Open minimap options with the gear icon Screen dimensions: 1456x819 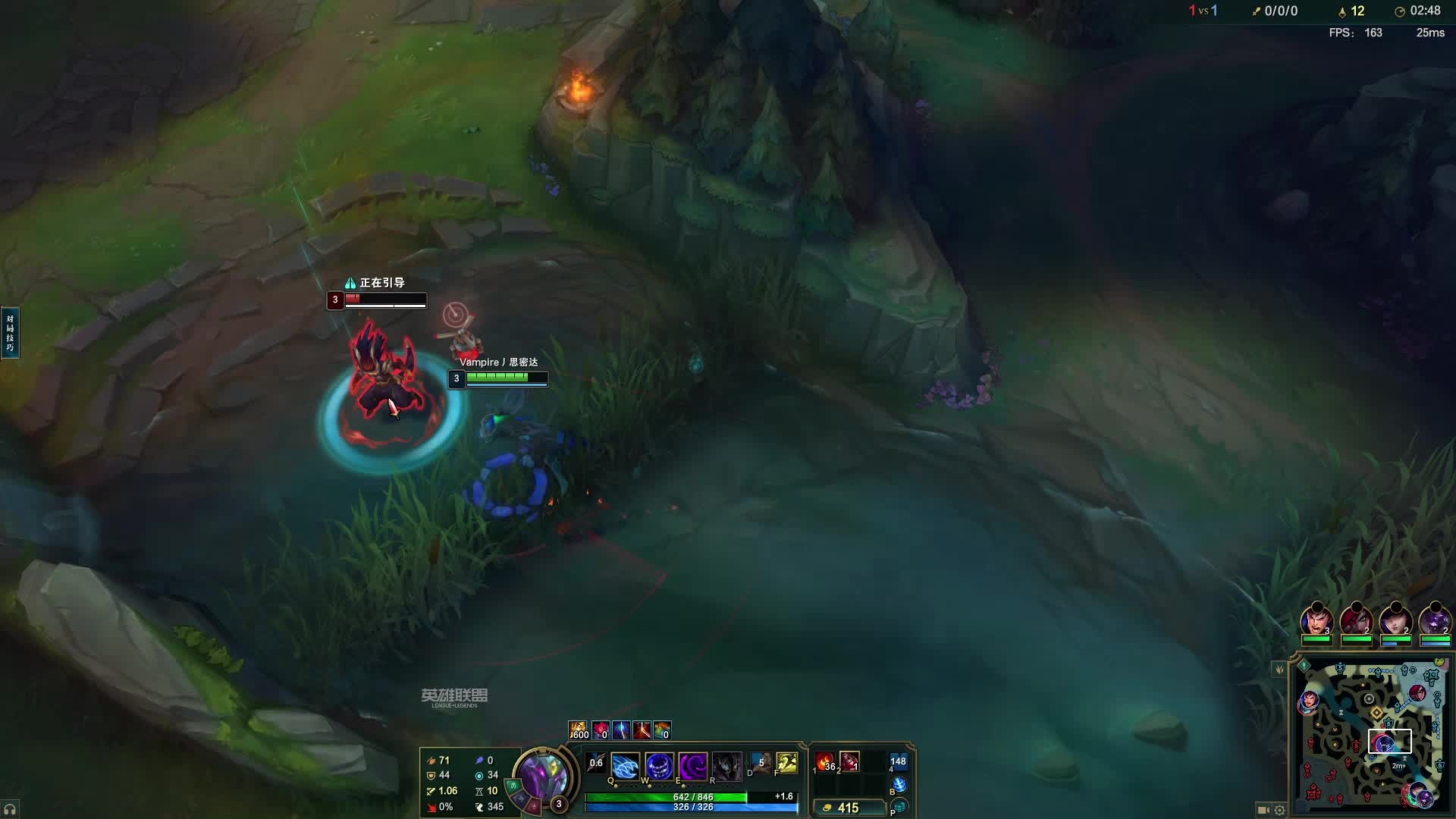(1280, 810)
